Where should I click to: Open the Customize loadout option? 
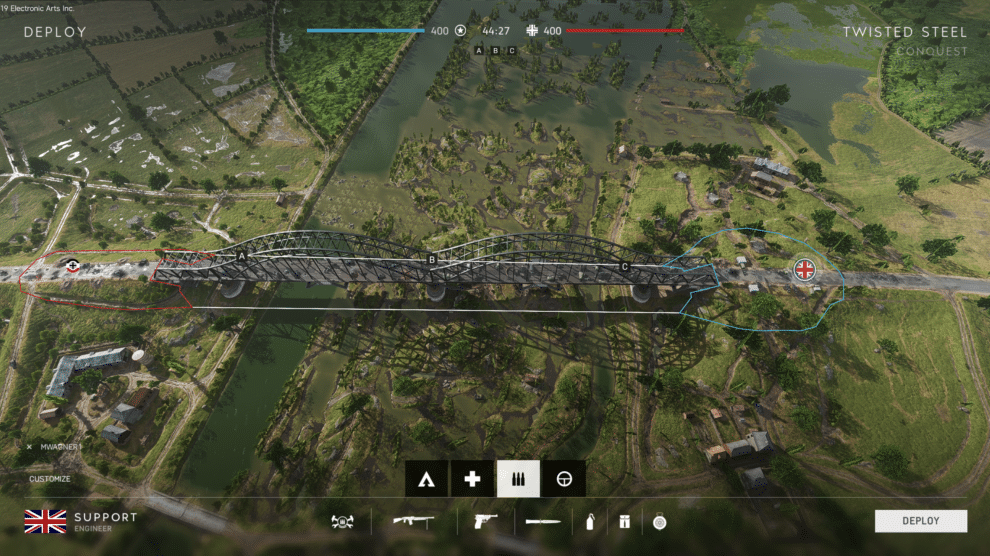coord(49,479)
